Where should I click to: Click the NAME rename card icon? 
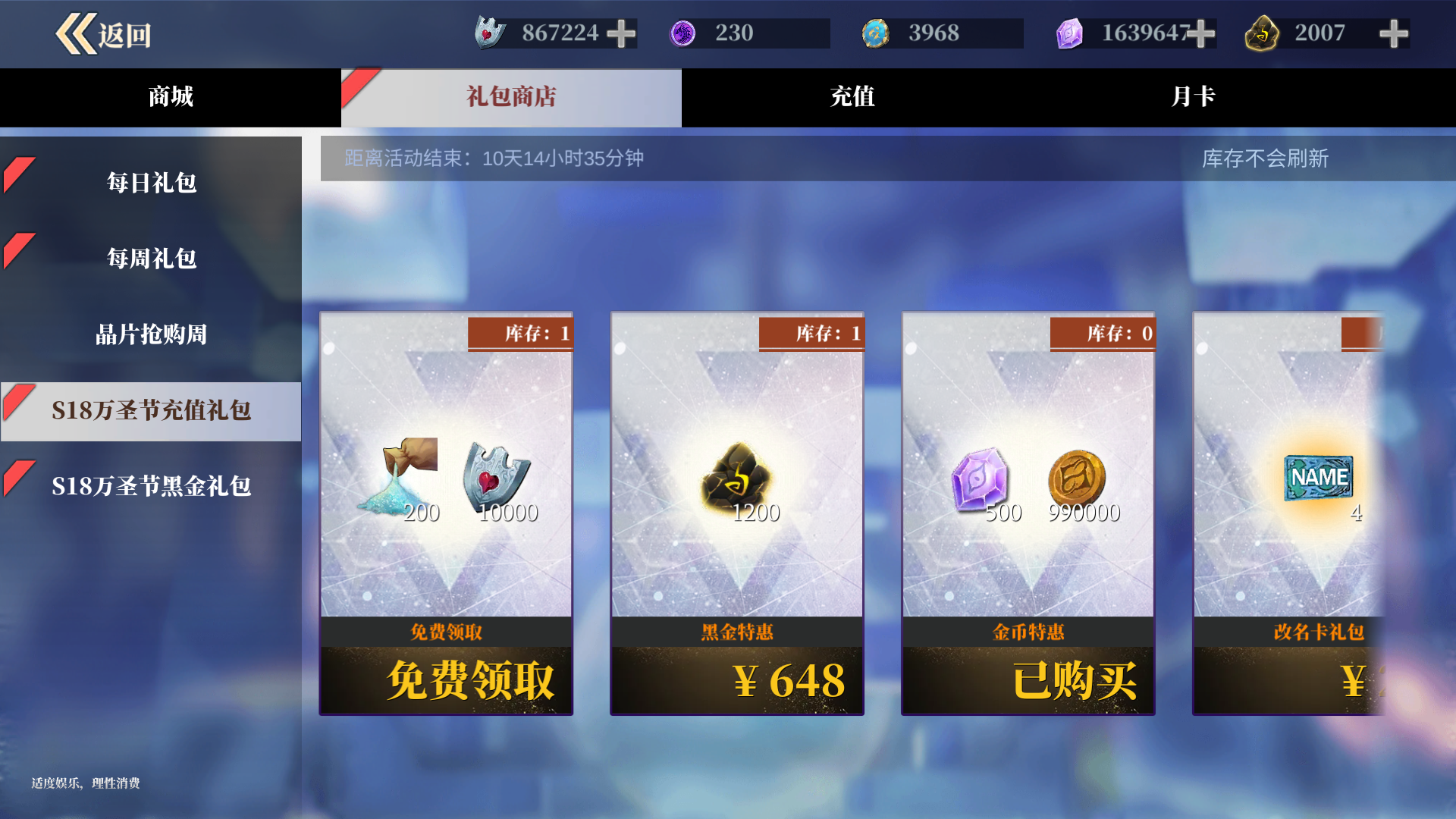(1319, 478)
